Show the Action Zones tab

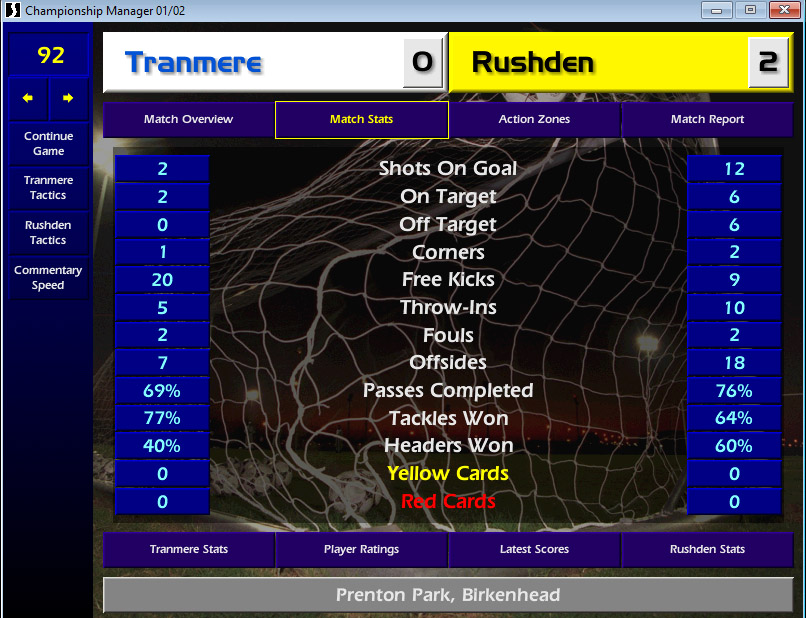click(x=534, y=119)
